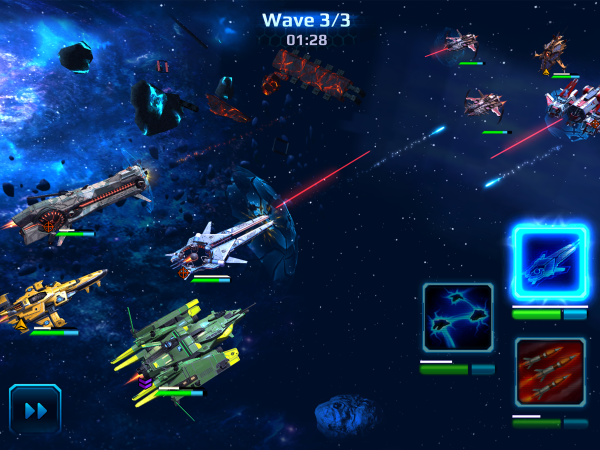600x450 pixels.
Task: Activate the glowing blue ship ability
Action: (549, 264)
